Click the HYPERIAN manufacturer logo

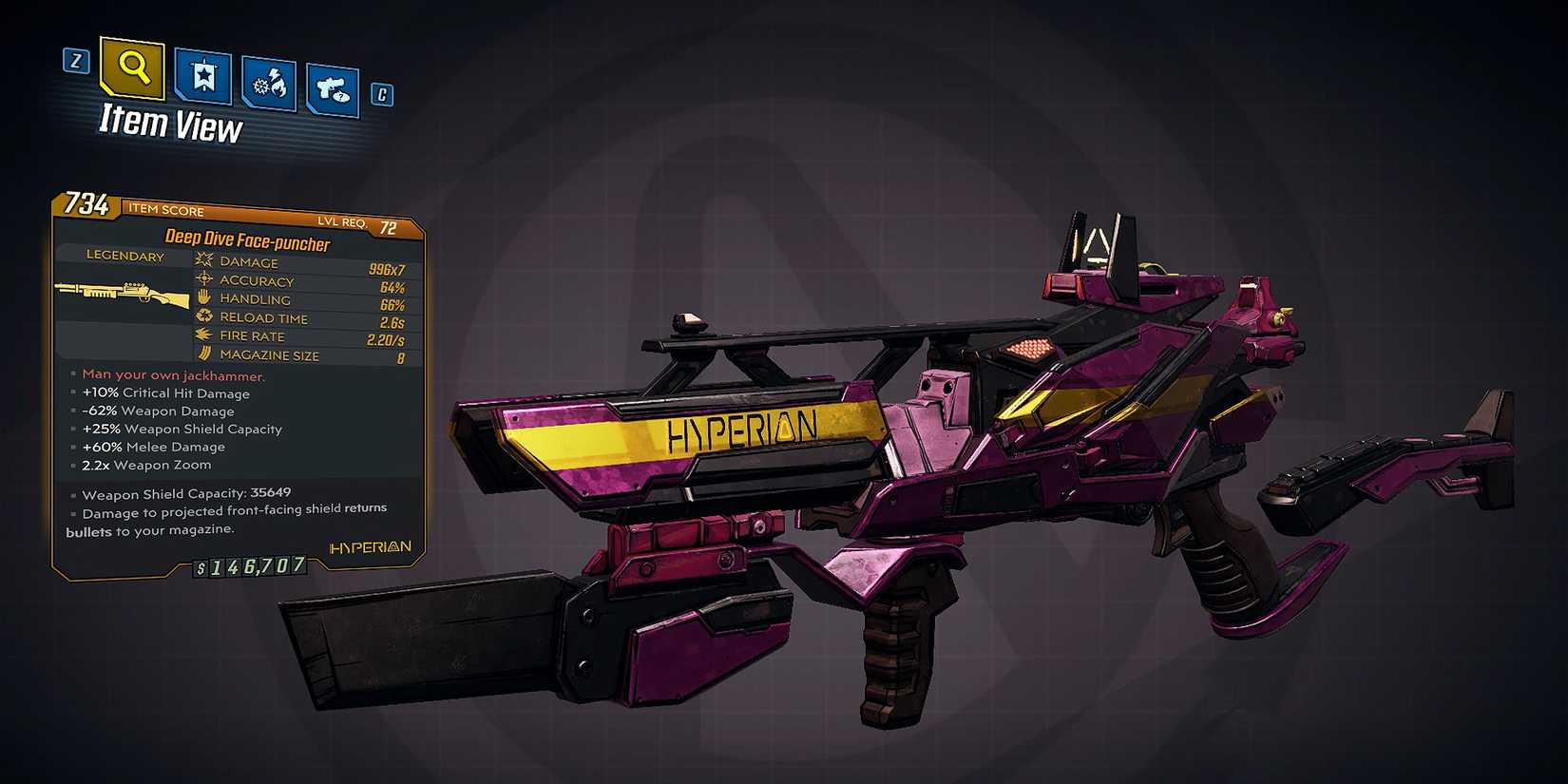[369, 545]
